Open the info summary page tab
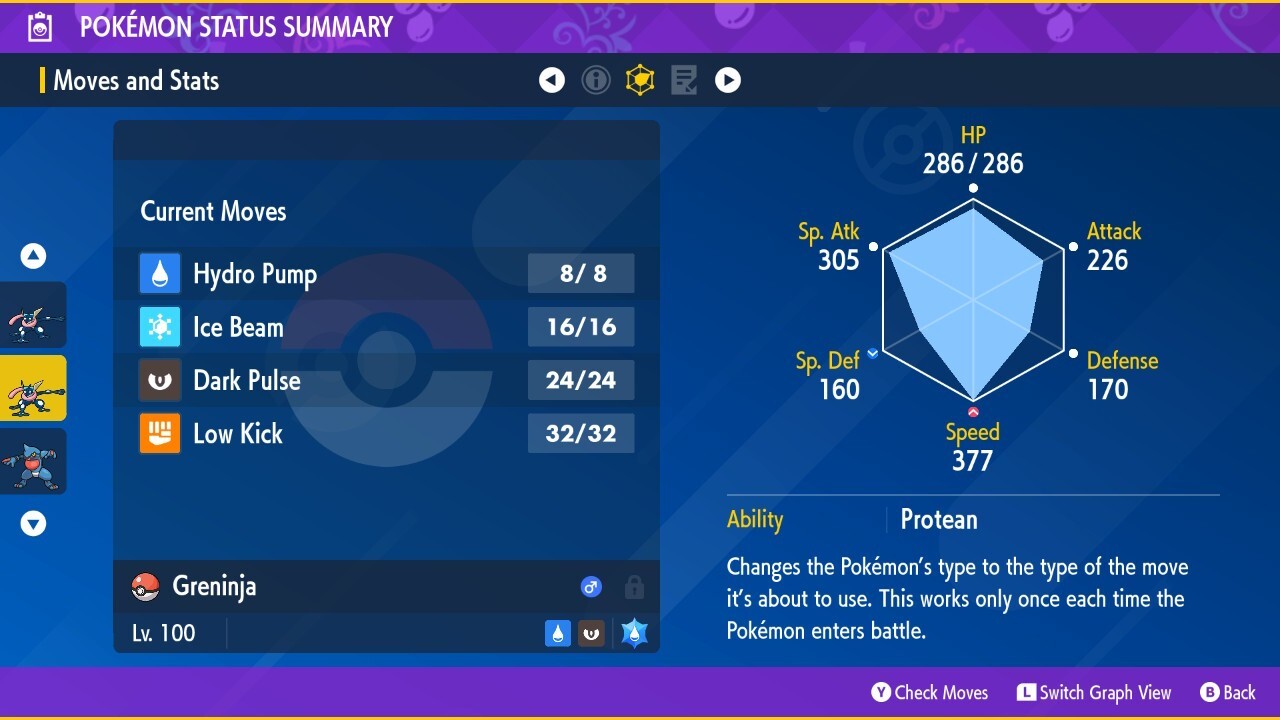Screen dimensions: 1280x720 (596, 80)
